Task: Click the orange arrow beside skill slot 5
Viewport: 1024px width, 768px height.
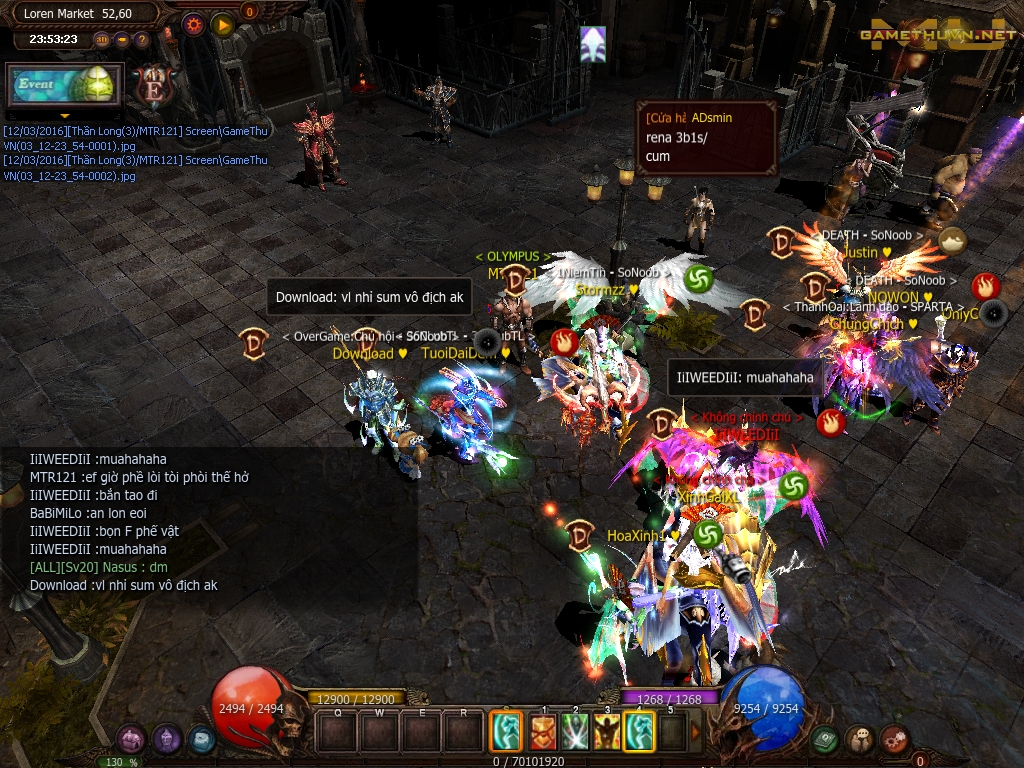Action: [x=696, y=732]
